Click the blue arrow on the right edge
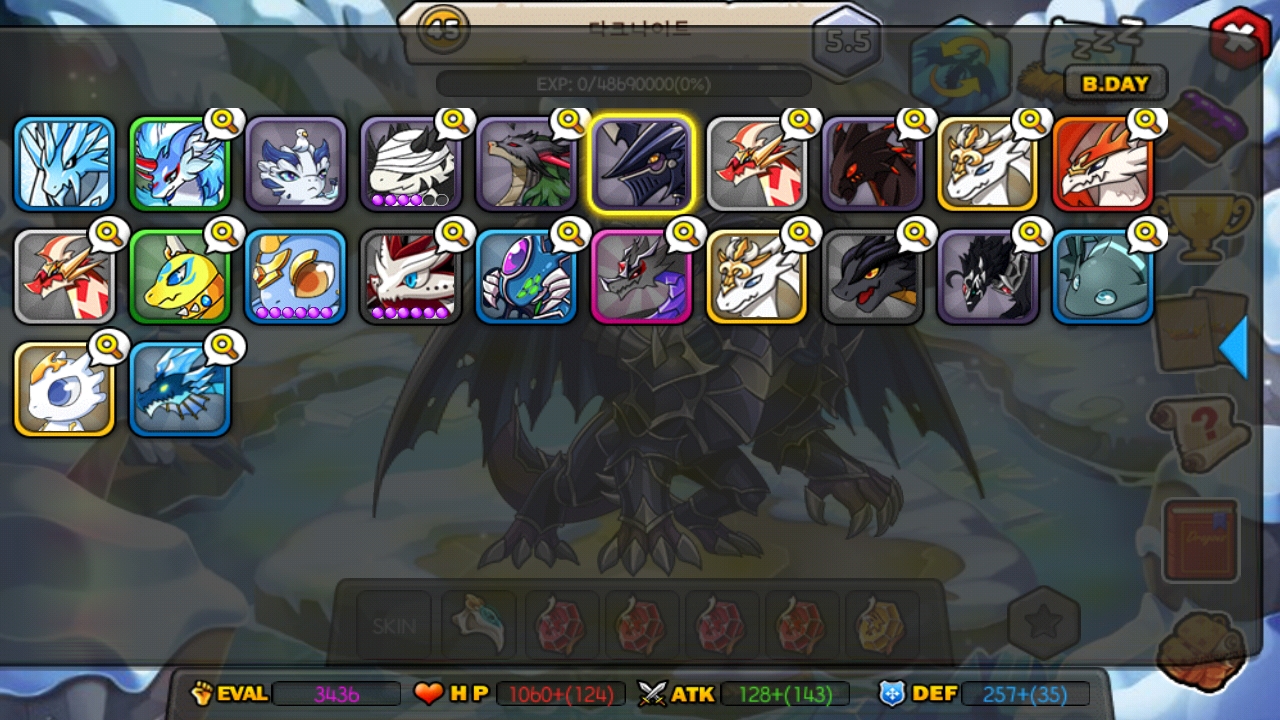This screenshot has height=720, width=1280. tap(1234, 347)
